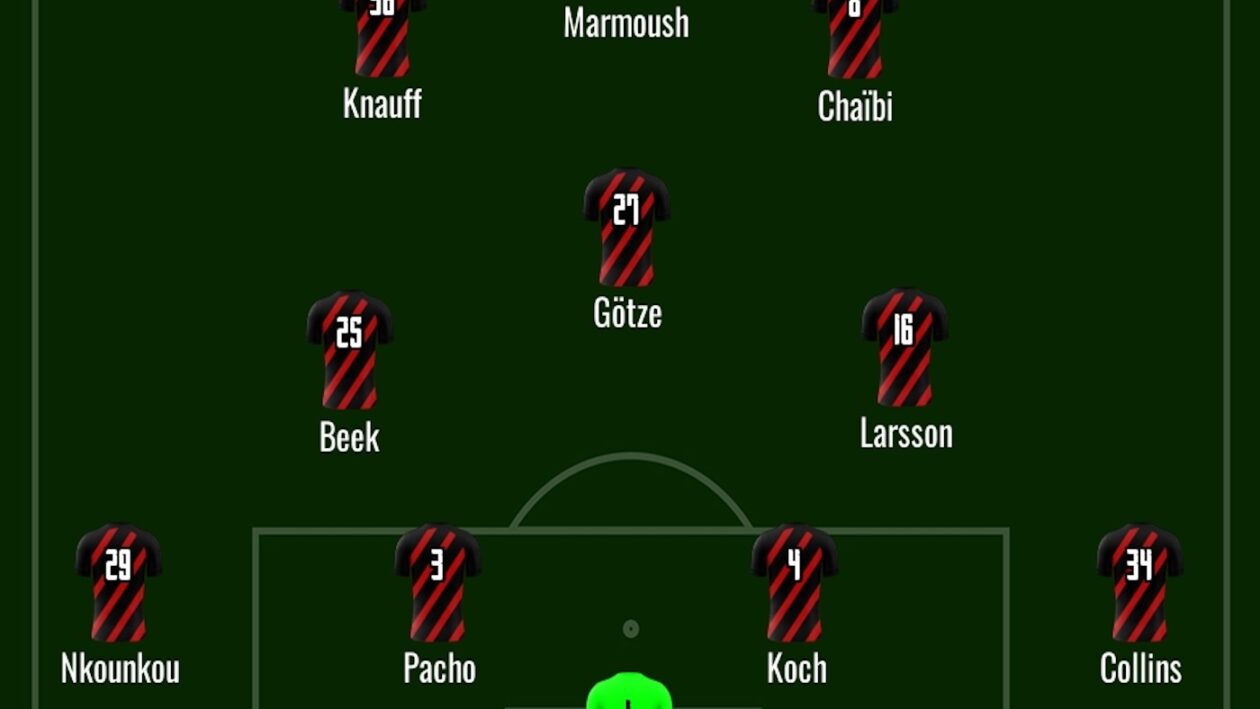Pick Chaïbi's jersey in the lineup
This screenshot has height=709, width=1260.
(x=855, y=38)
